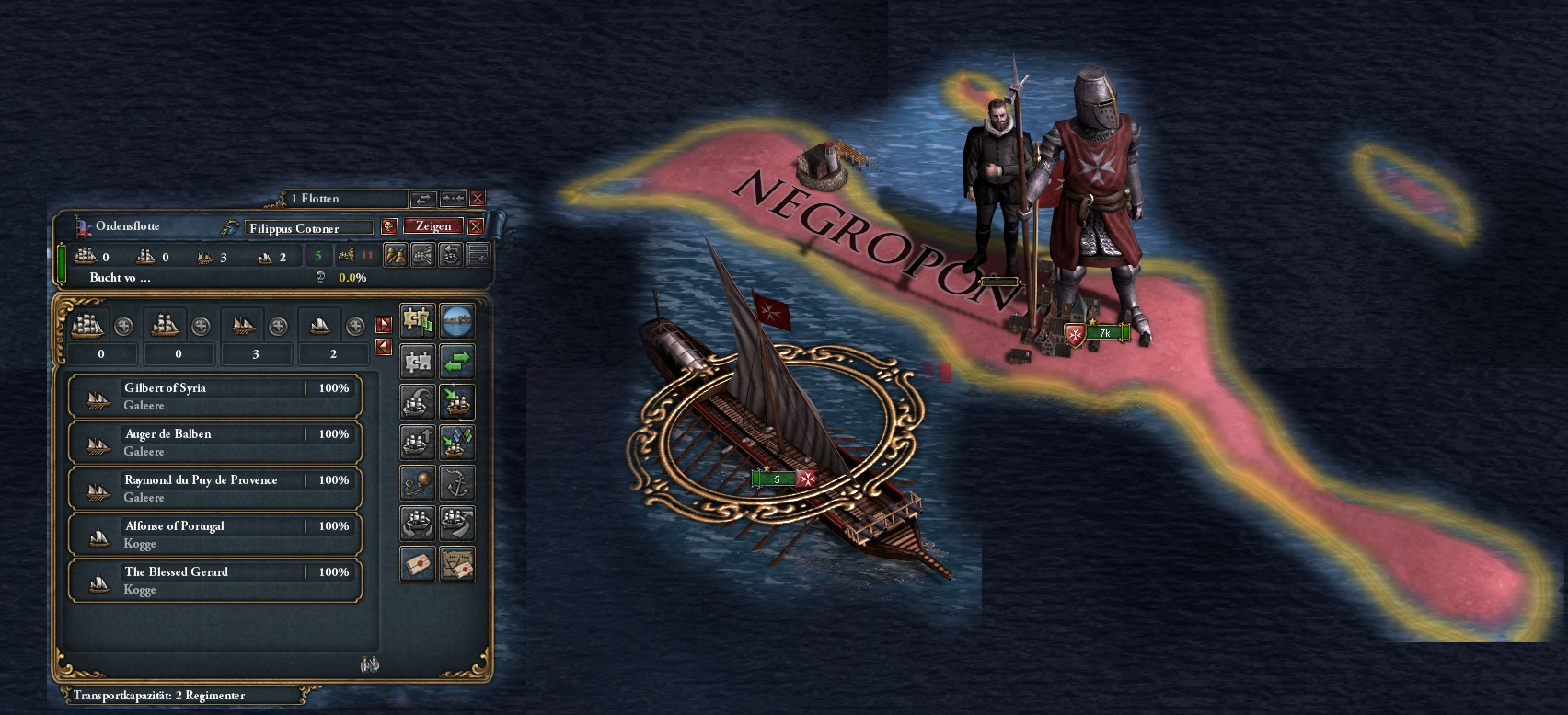Viewport: 1568px width, 715px height.
Task: Close the Ordensflotte fleet panel
Action: (x=476, y=226)
